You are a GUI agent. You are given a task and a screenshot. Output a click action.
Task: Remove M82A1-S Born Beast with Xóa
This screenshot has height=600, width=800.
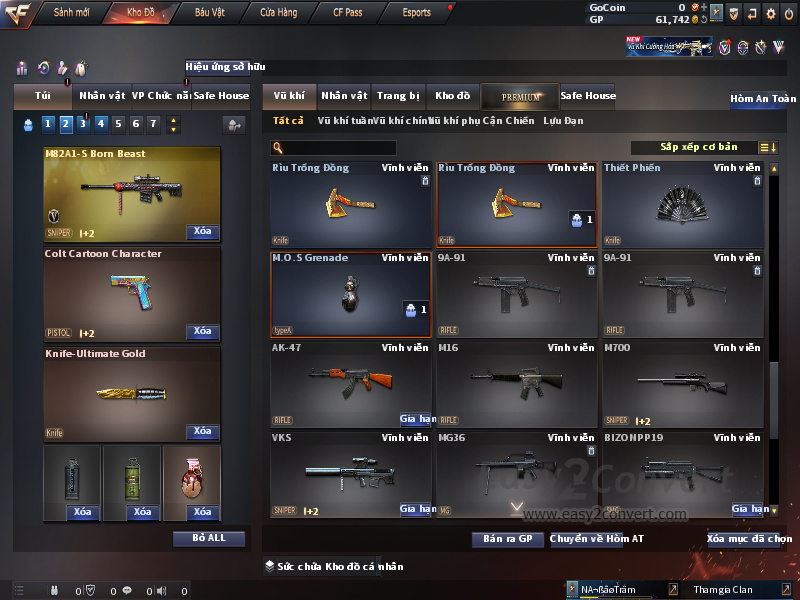[202, 232]
